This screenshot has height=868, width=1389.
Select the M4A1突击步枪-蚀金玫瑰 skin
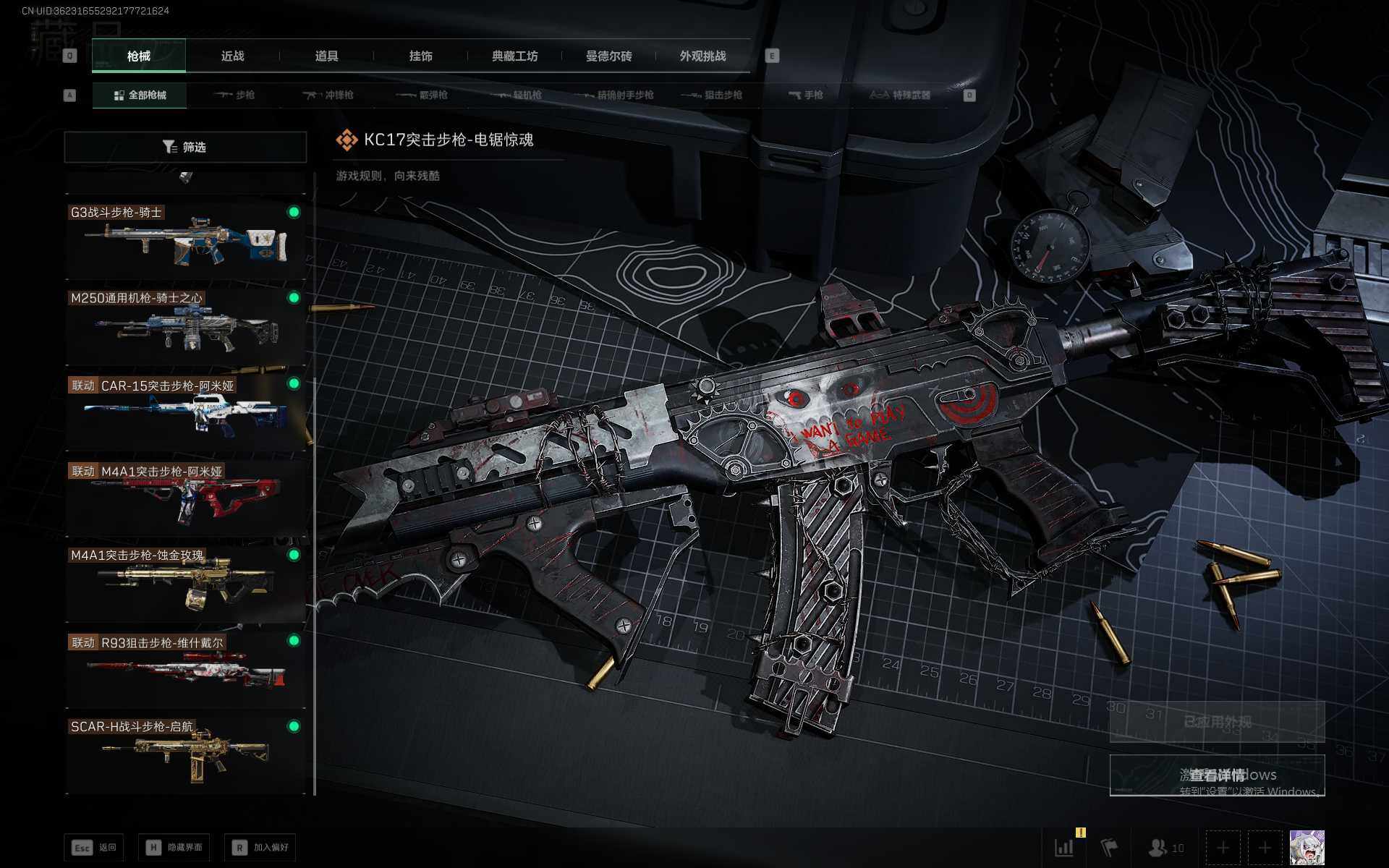185,583
